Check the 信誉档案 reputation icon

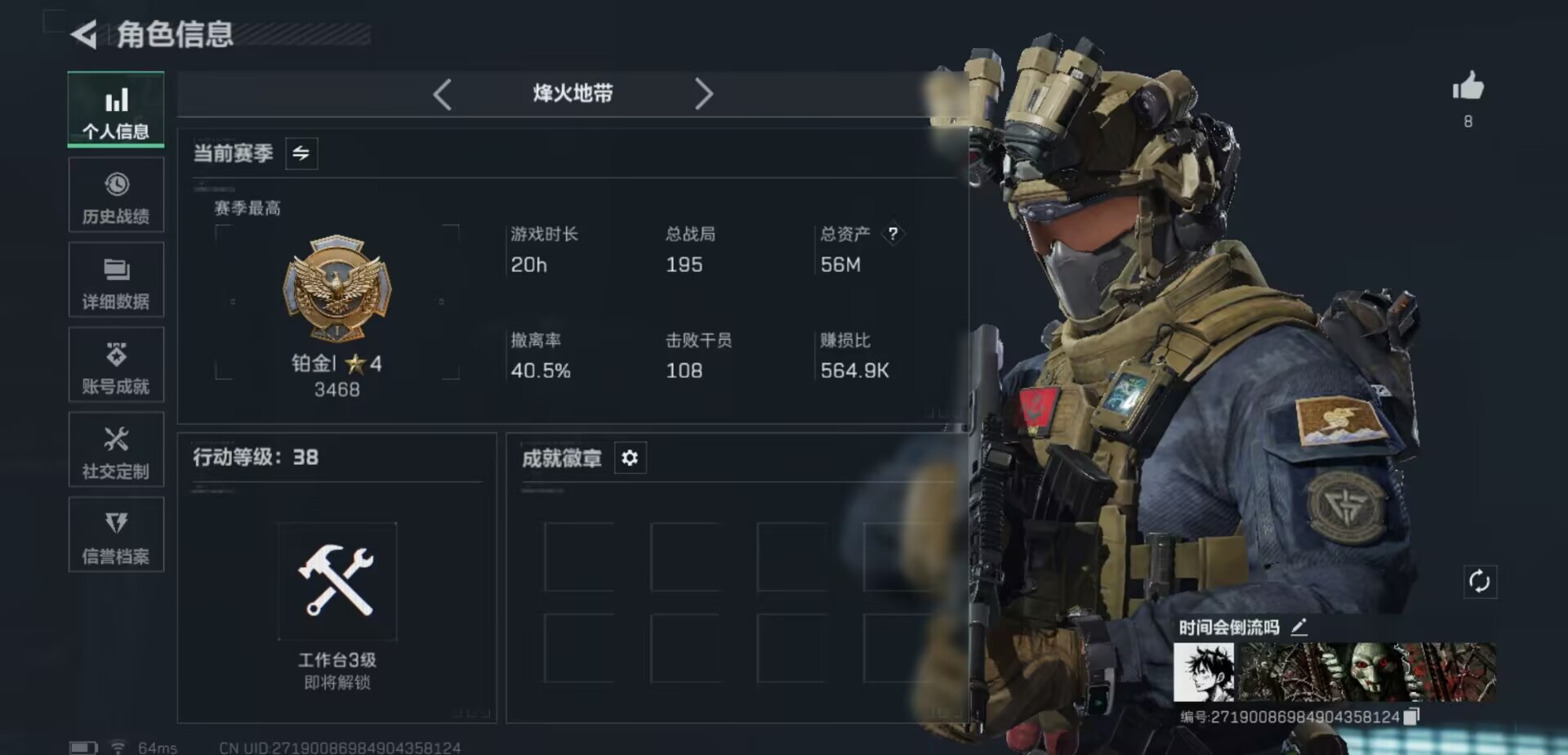point(116,535)
